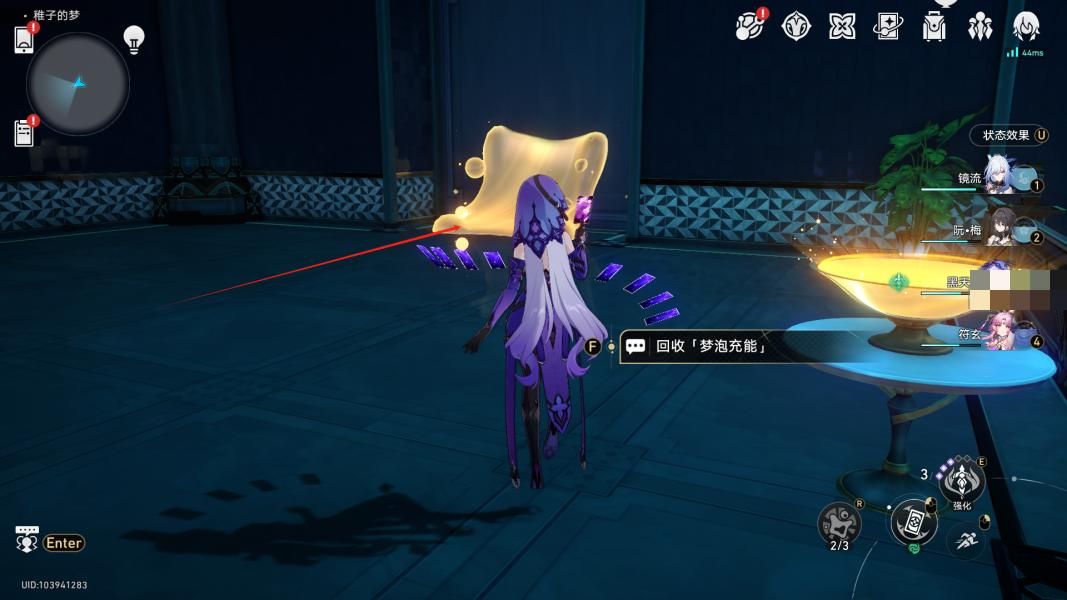Open the circular minimap
Image resolution: width=1067 pixels, height=600 pixels.
[78, 84]
